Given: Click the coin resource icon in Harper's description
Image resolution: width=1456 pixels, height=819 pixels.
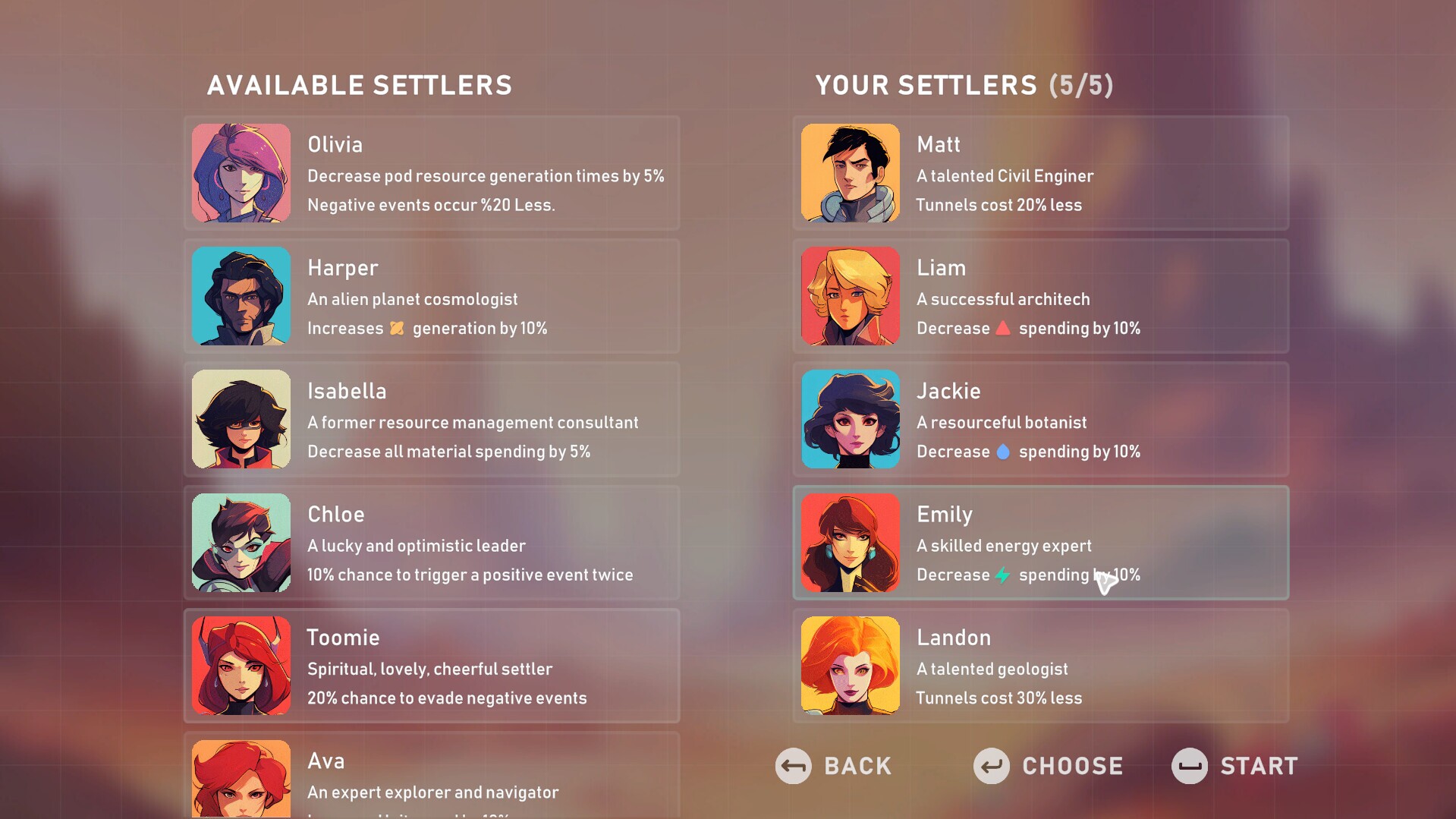Looking at the screenshot, I should click(x=395, y=328).
